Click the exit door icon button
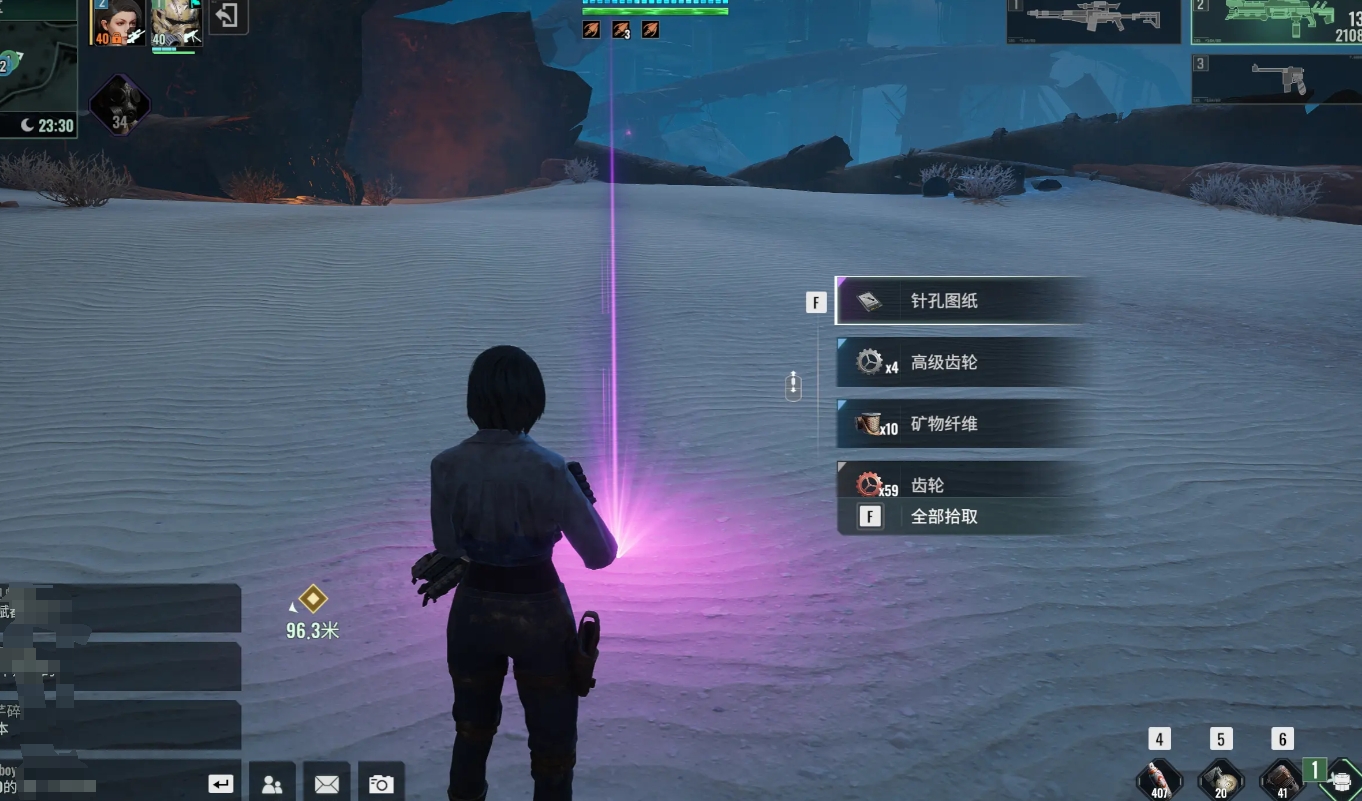This screenshot has height=801, width=1362. click(x=229, y=17)
